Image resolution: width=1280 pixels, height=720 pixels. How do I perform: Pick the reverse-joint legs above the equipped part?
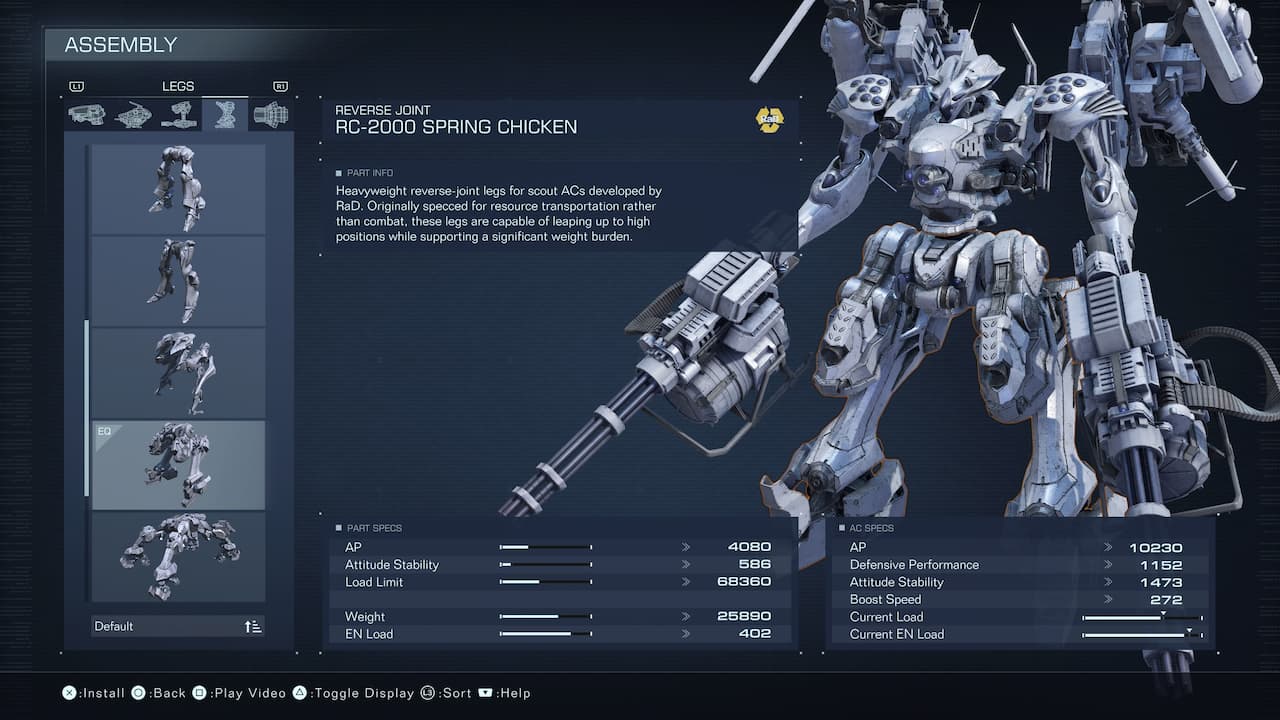tap(178, 373)
